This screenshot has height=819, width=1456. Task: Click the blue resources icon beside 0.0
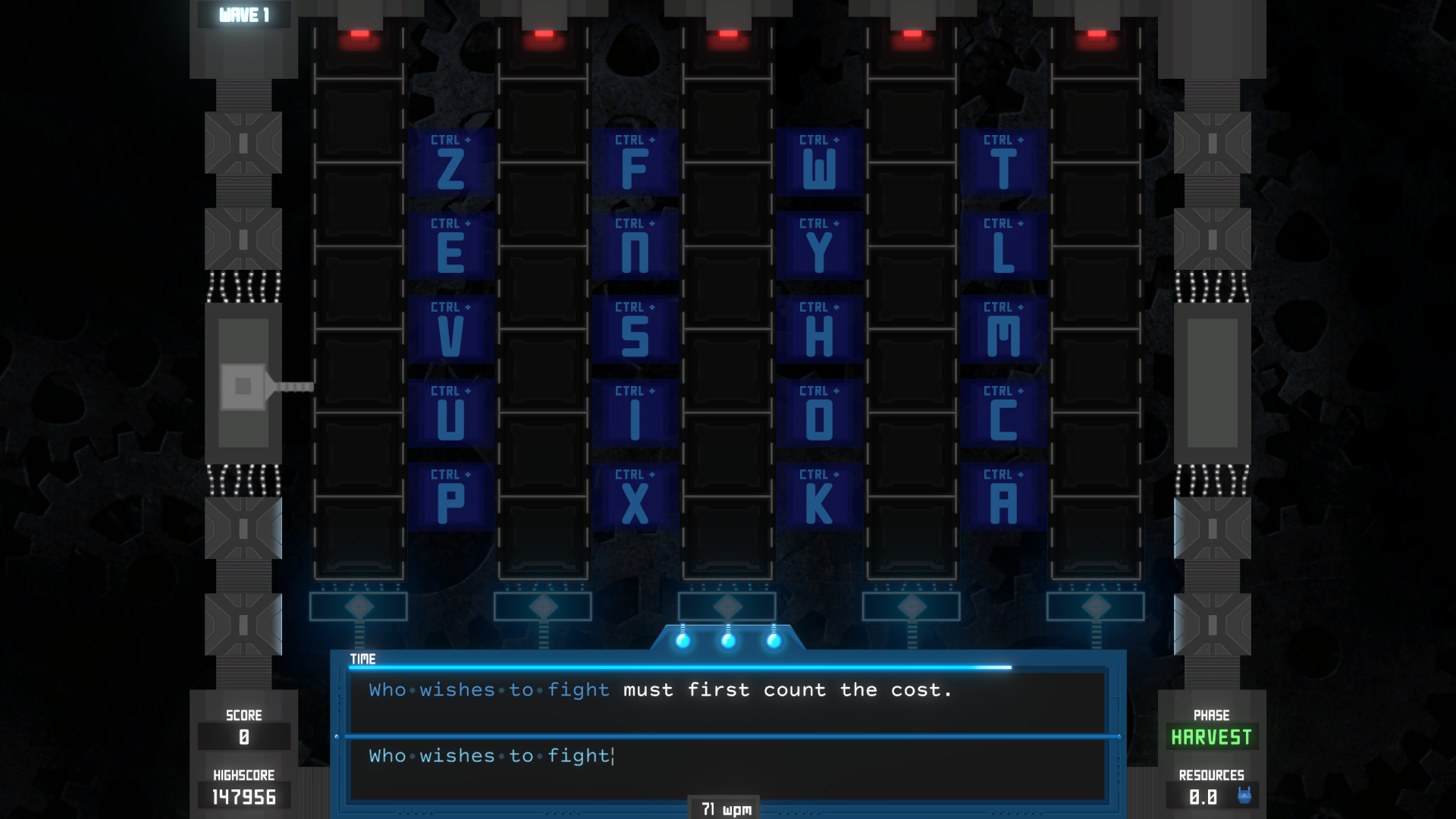(x=1246, y=795)
